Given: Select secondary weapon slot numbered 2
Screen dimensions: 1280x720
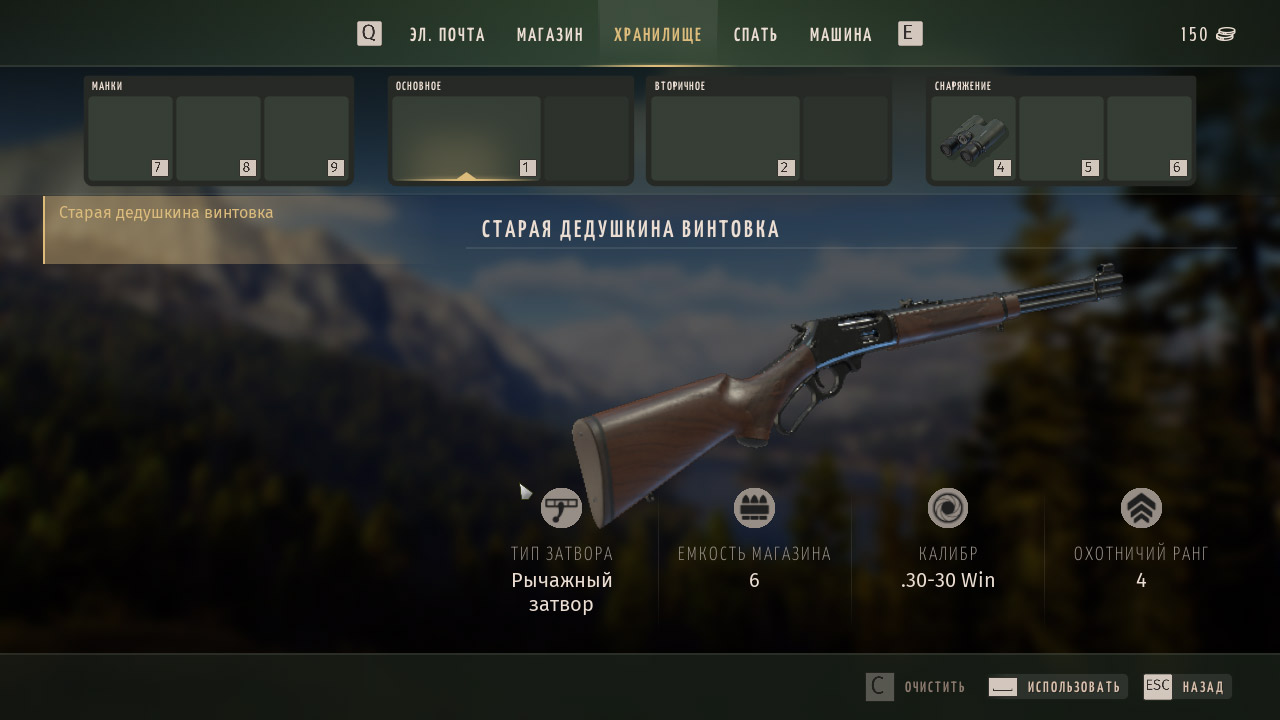Looking at the screenshot, I should point(725,138).
